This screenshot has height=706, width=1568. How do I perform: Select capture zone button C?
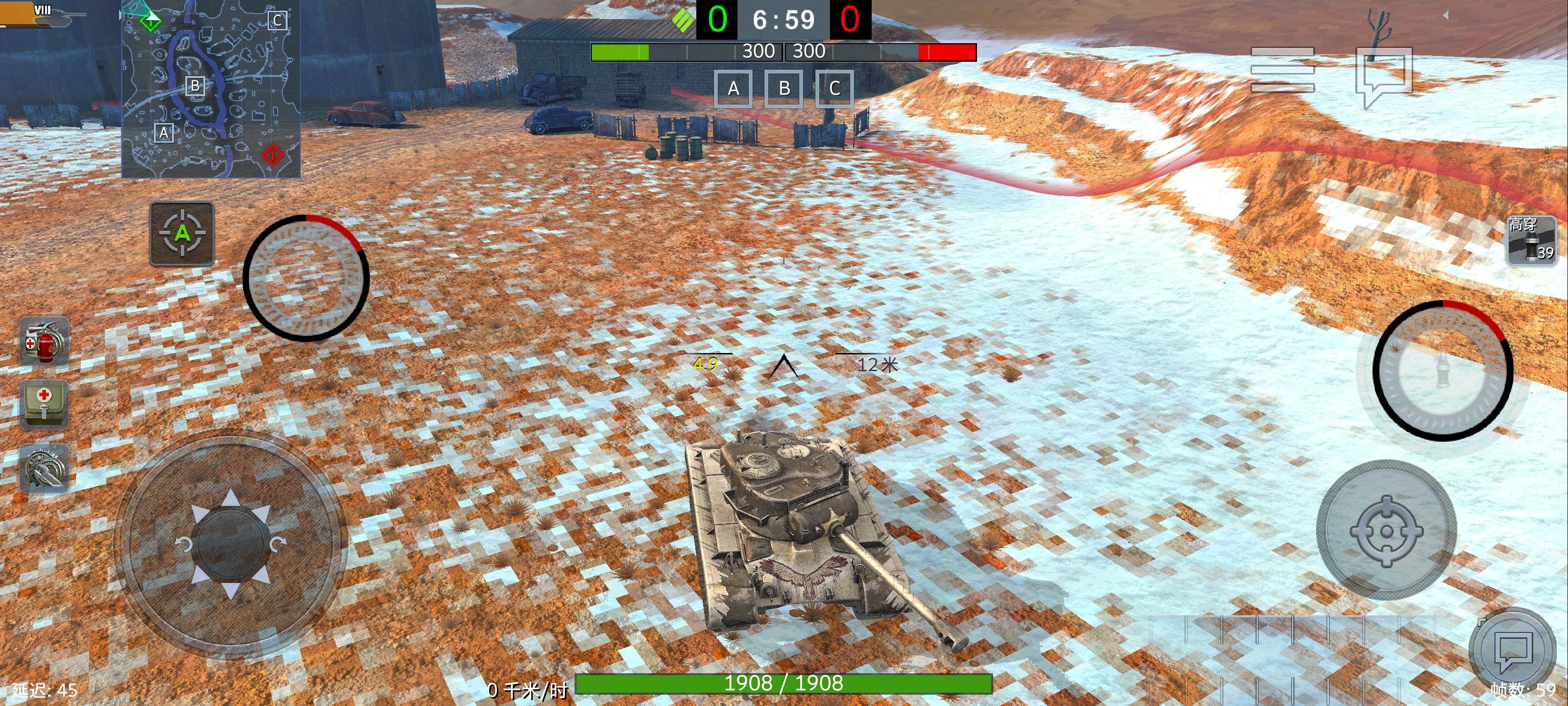click(834, 89)
